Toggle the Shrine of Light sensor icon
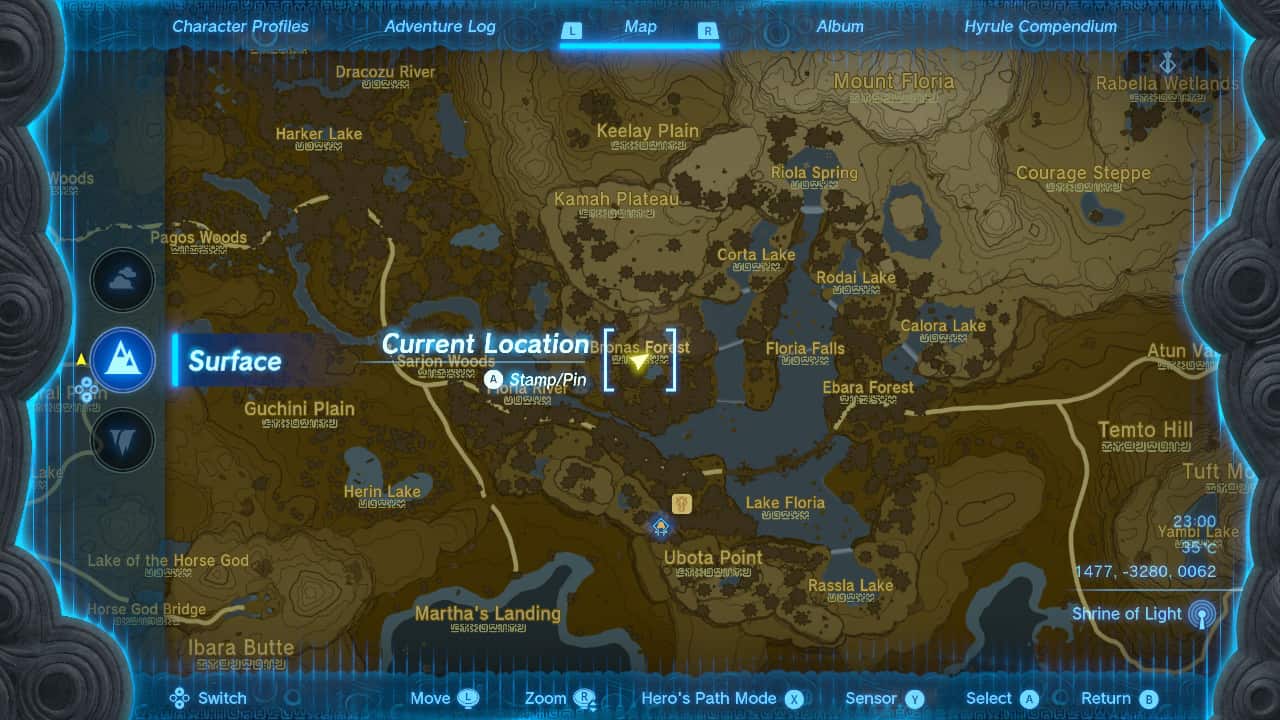 tap(1202, 614)
